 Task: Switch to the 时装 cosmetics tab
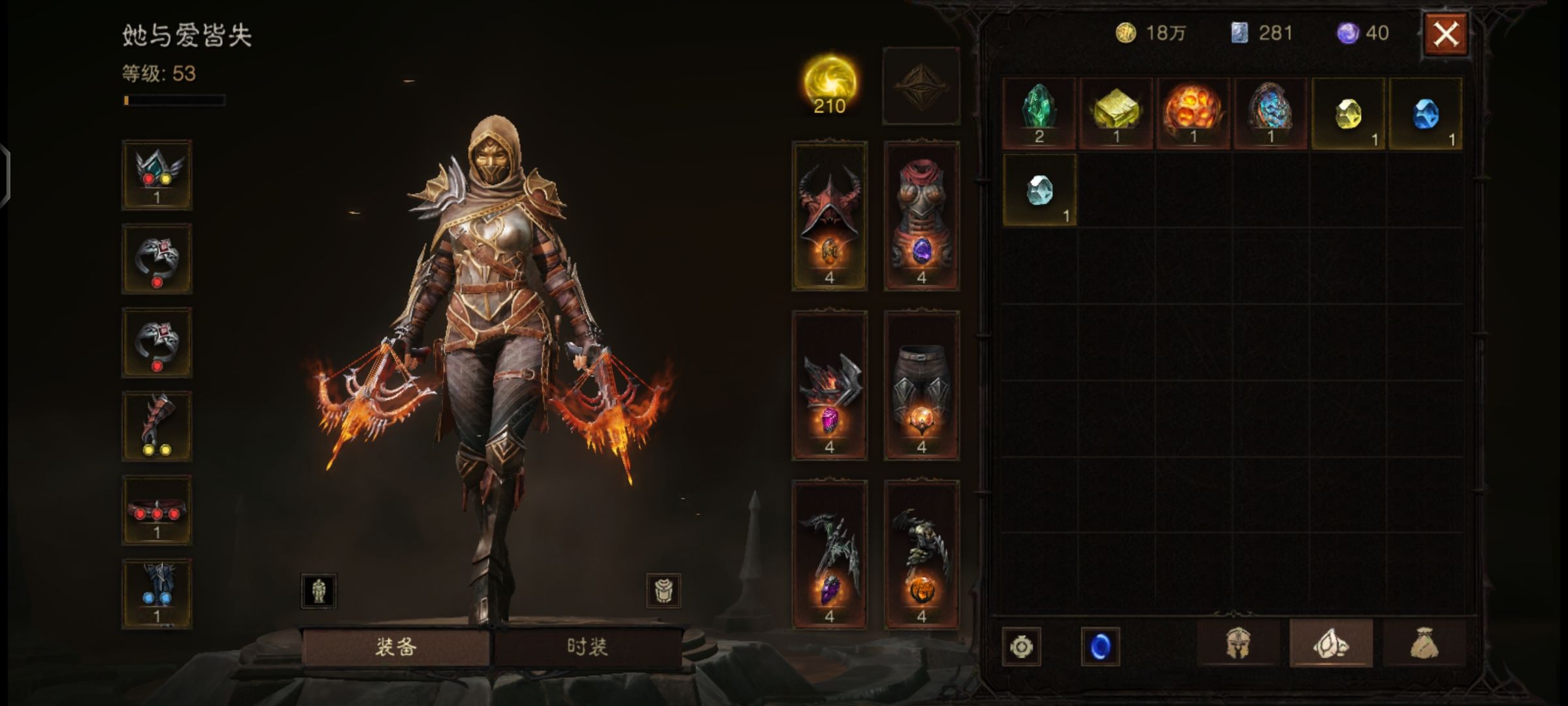587,647
